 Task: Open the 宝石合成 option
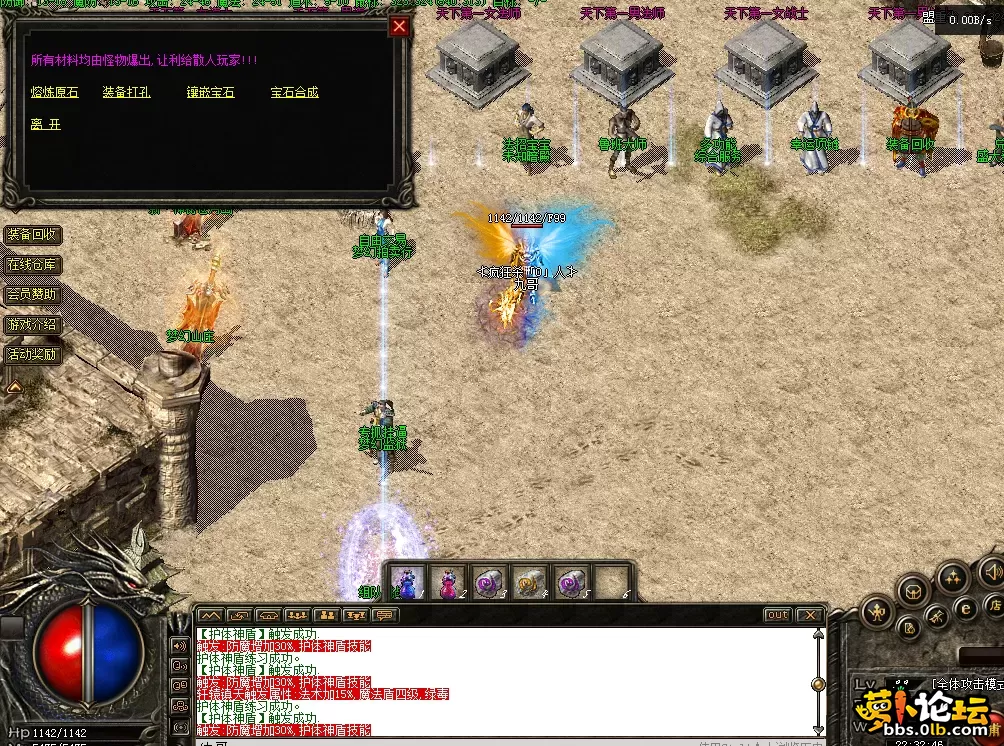click(295, 92)
